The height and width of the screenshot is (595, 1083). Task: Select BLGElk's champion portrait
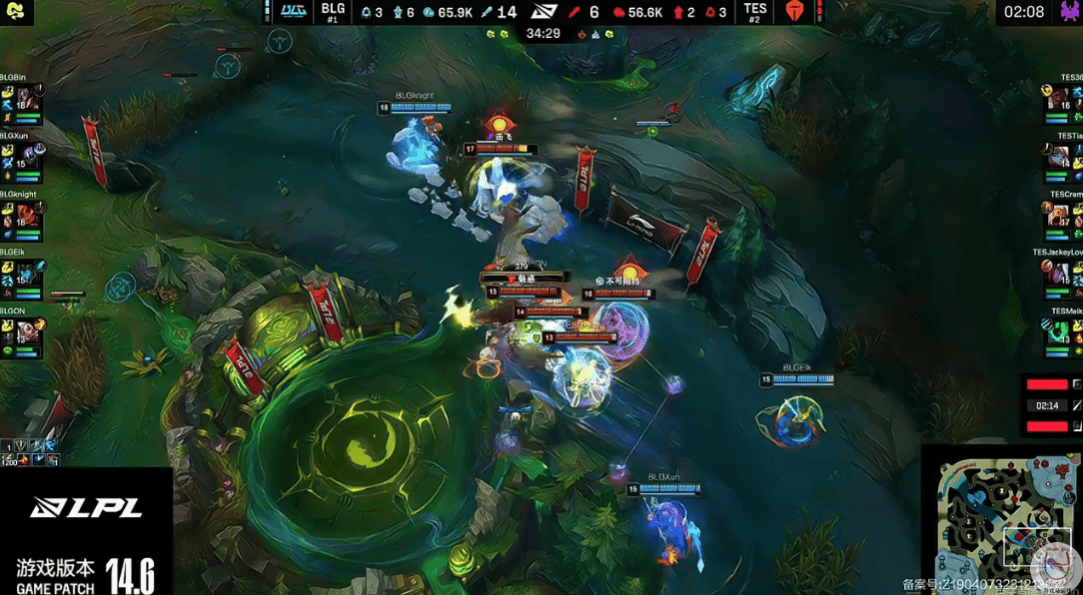(x=25, y=272)
